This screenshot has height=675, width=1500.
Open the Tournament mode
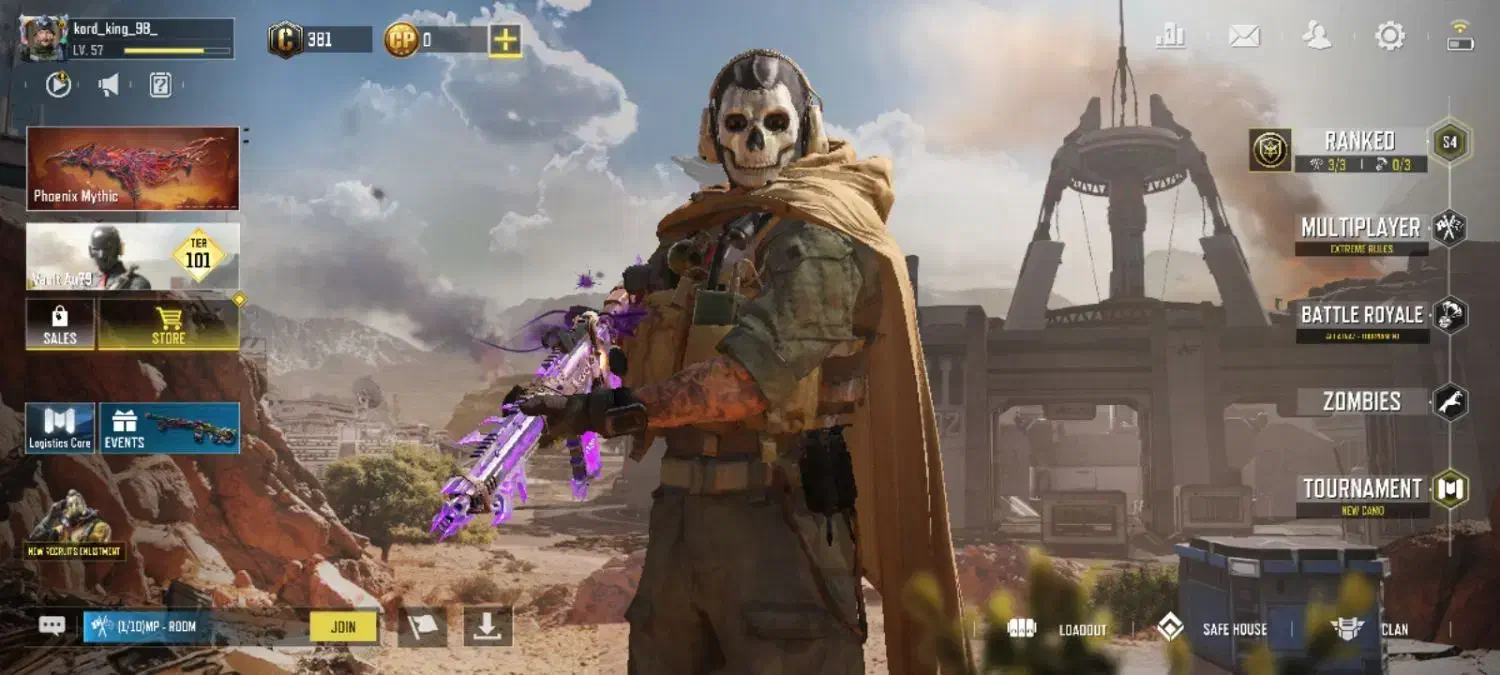coord(1362,490)
